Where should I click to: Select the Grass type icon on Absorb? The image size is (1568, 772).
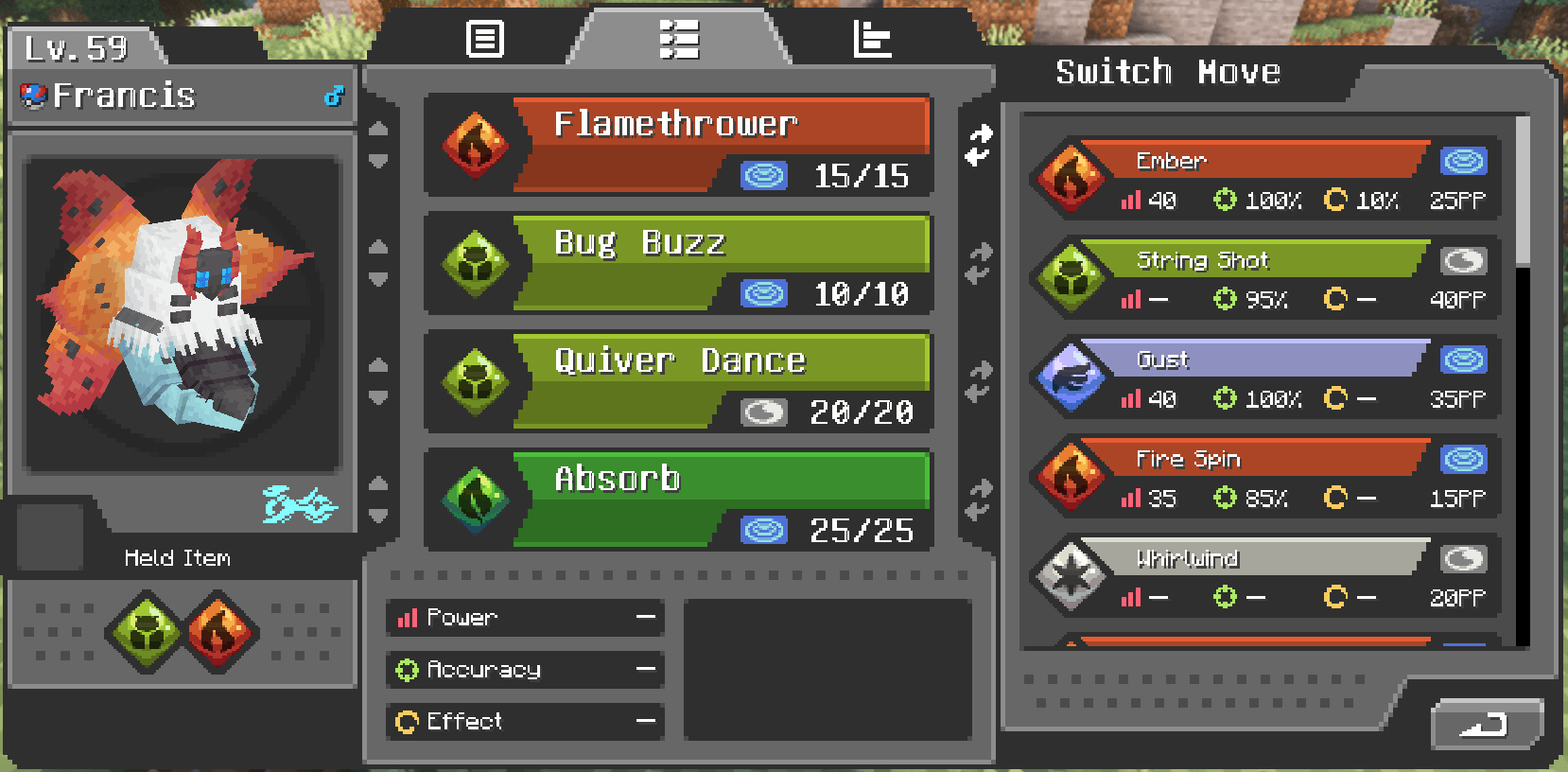tap(475, 500)
